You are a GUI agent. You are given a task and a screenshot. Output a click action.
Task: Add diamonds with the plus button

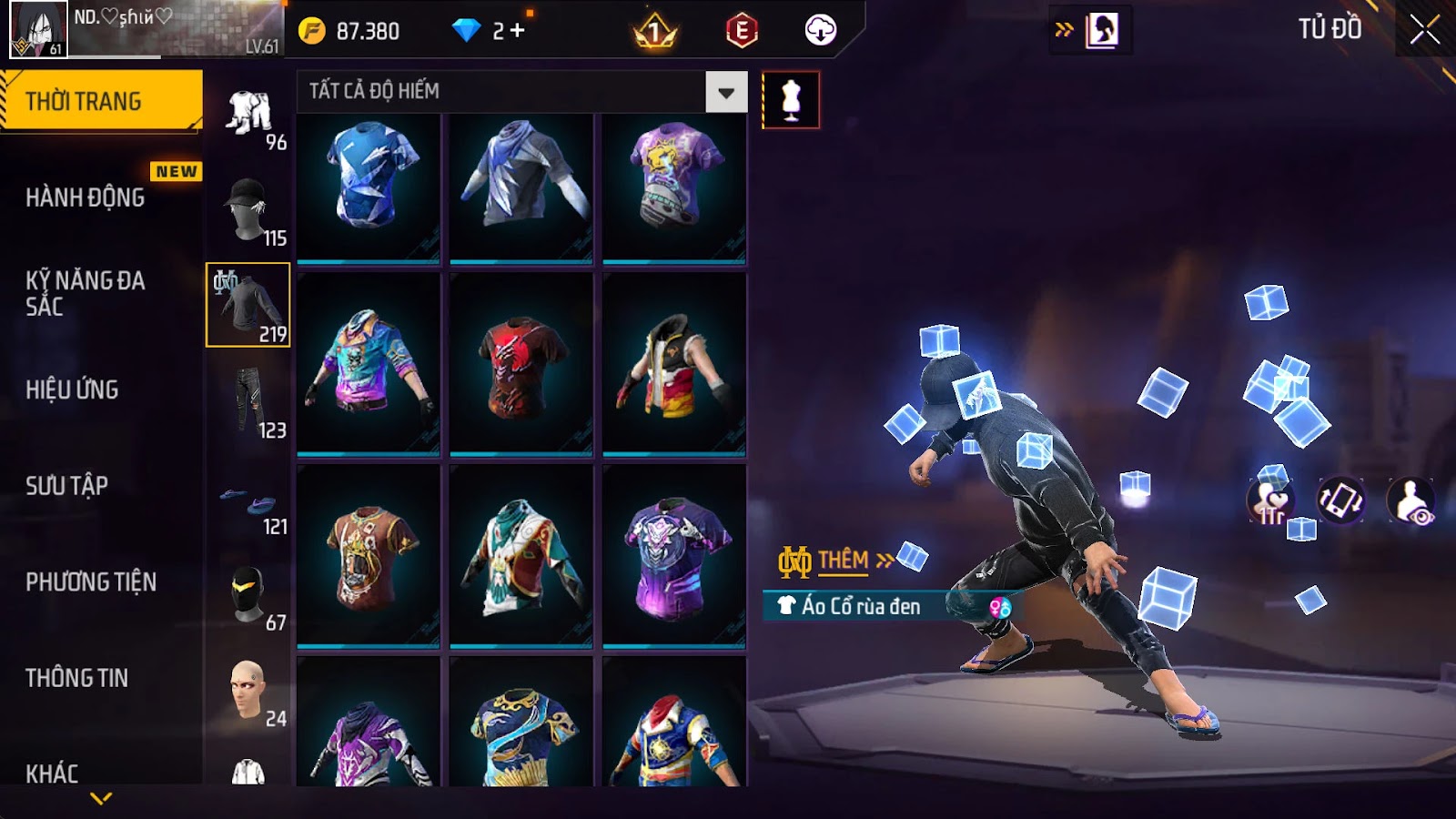tap(517, 31)
